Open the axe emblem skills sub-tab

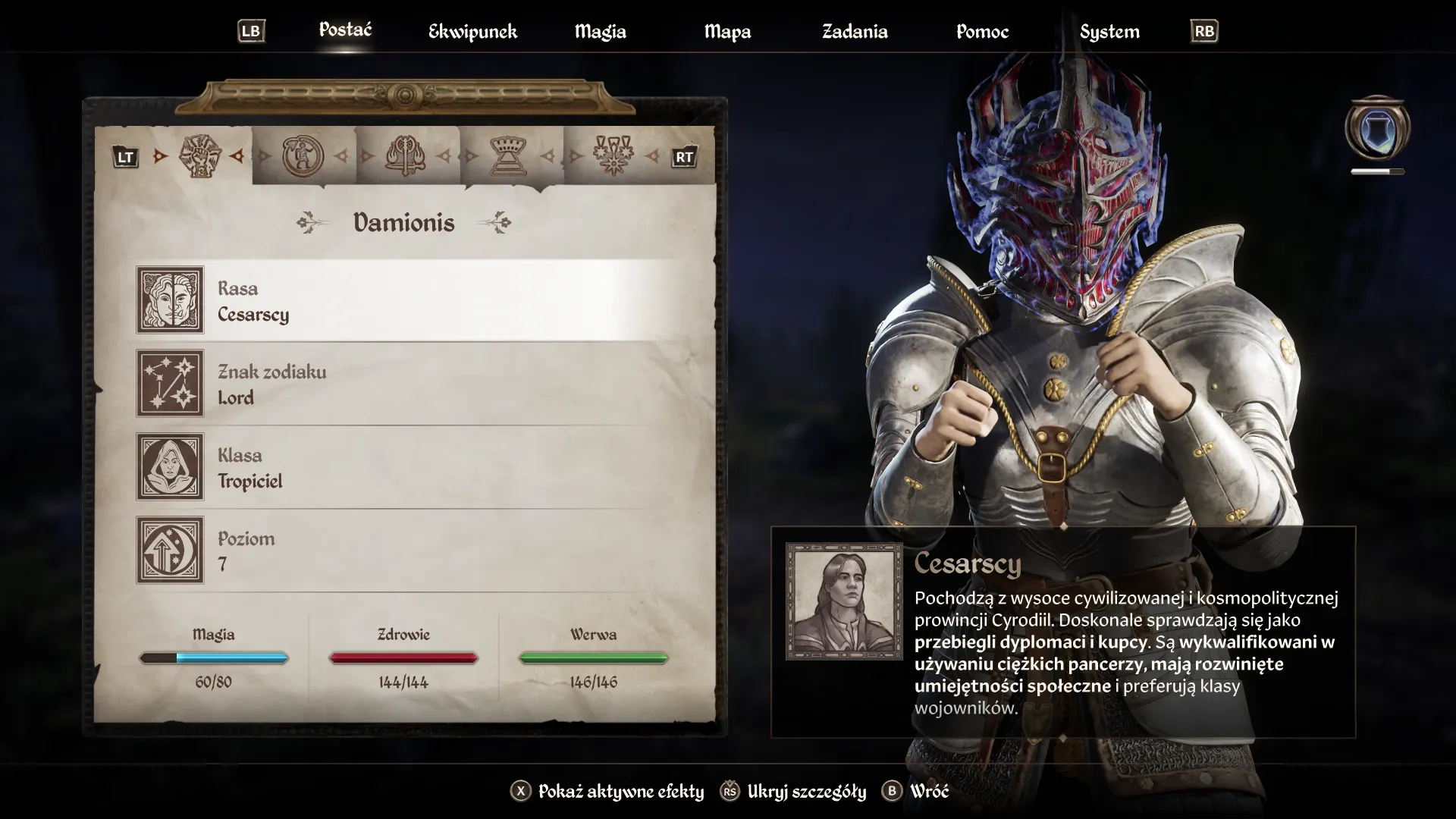406,156
